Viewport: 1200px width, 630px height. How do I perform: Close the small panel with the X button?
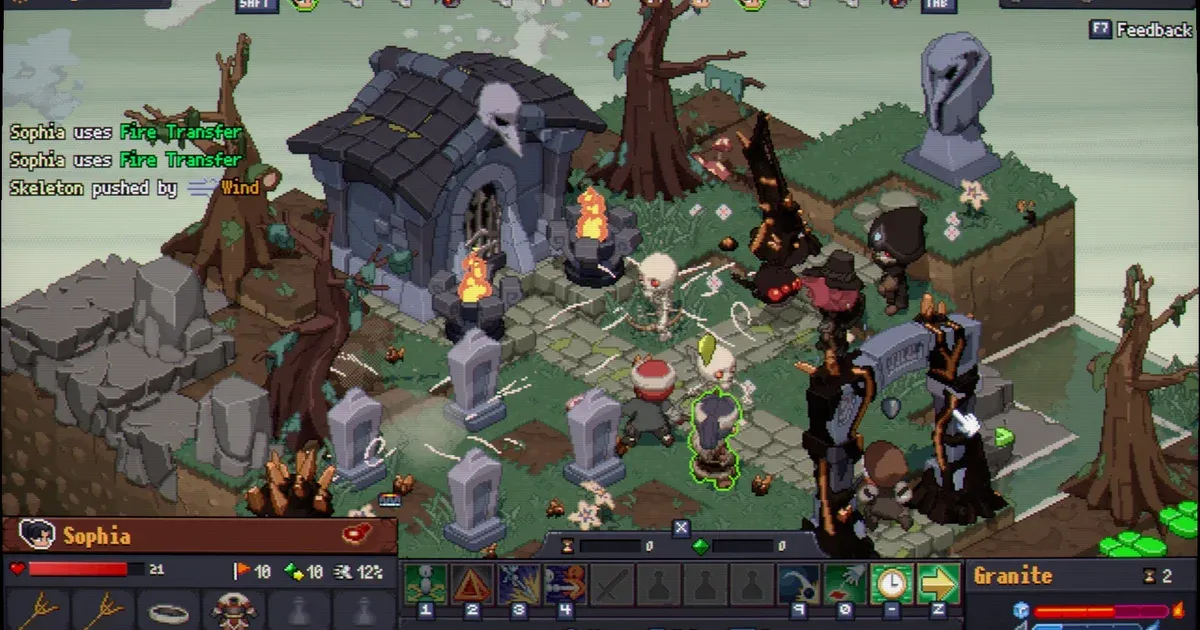[x=681, y=527]
